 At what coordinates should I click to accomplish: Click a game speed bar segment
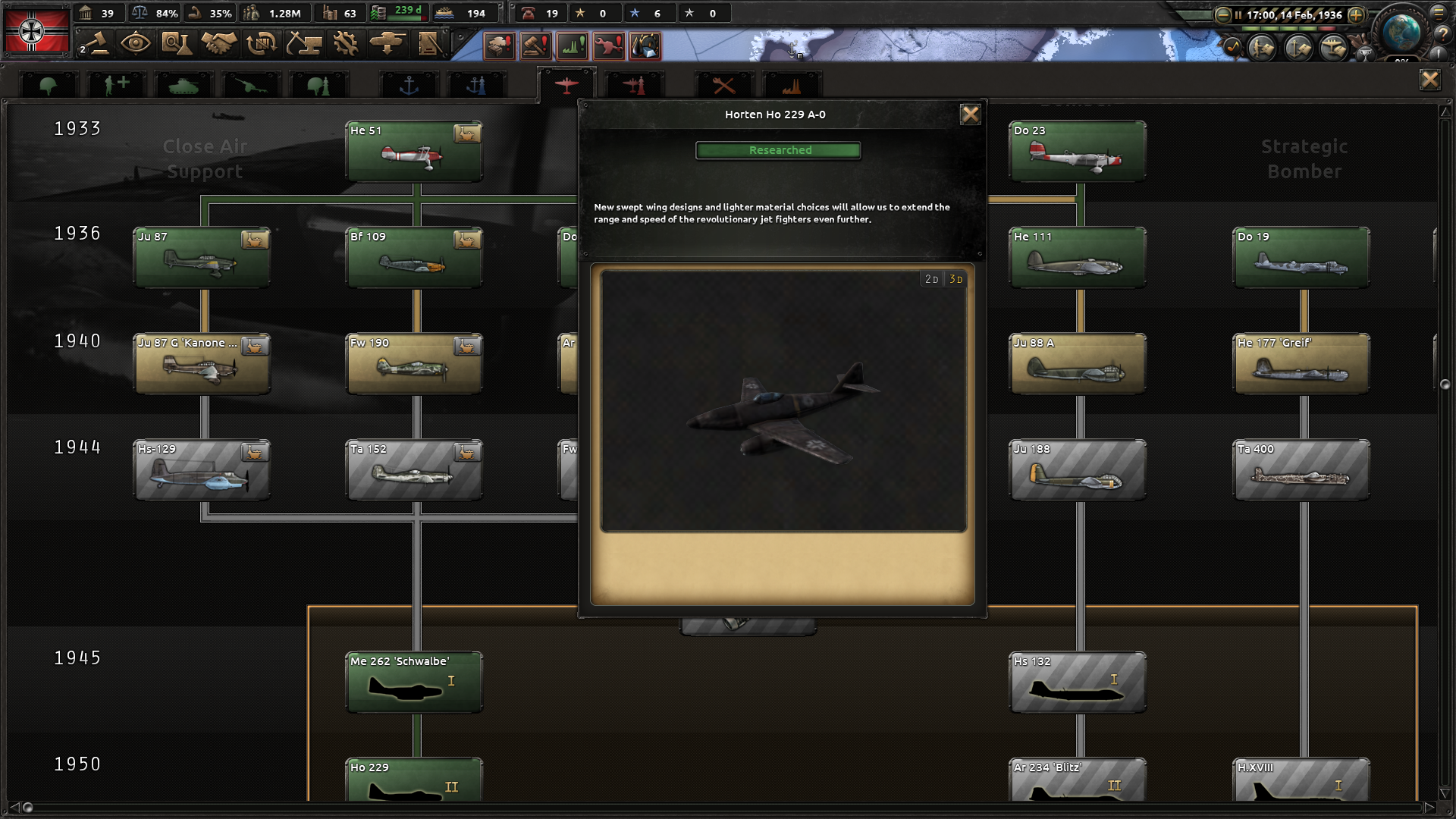click(x=1251, y=28)
